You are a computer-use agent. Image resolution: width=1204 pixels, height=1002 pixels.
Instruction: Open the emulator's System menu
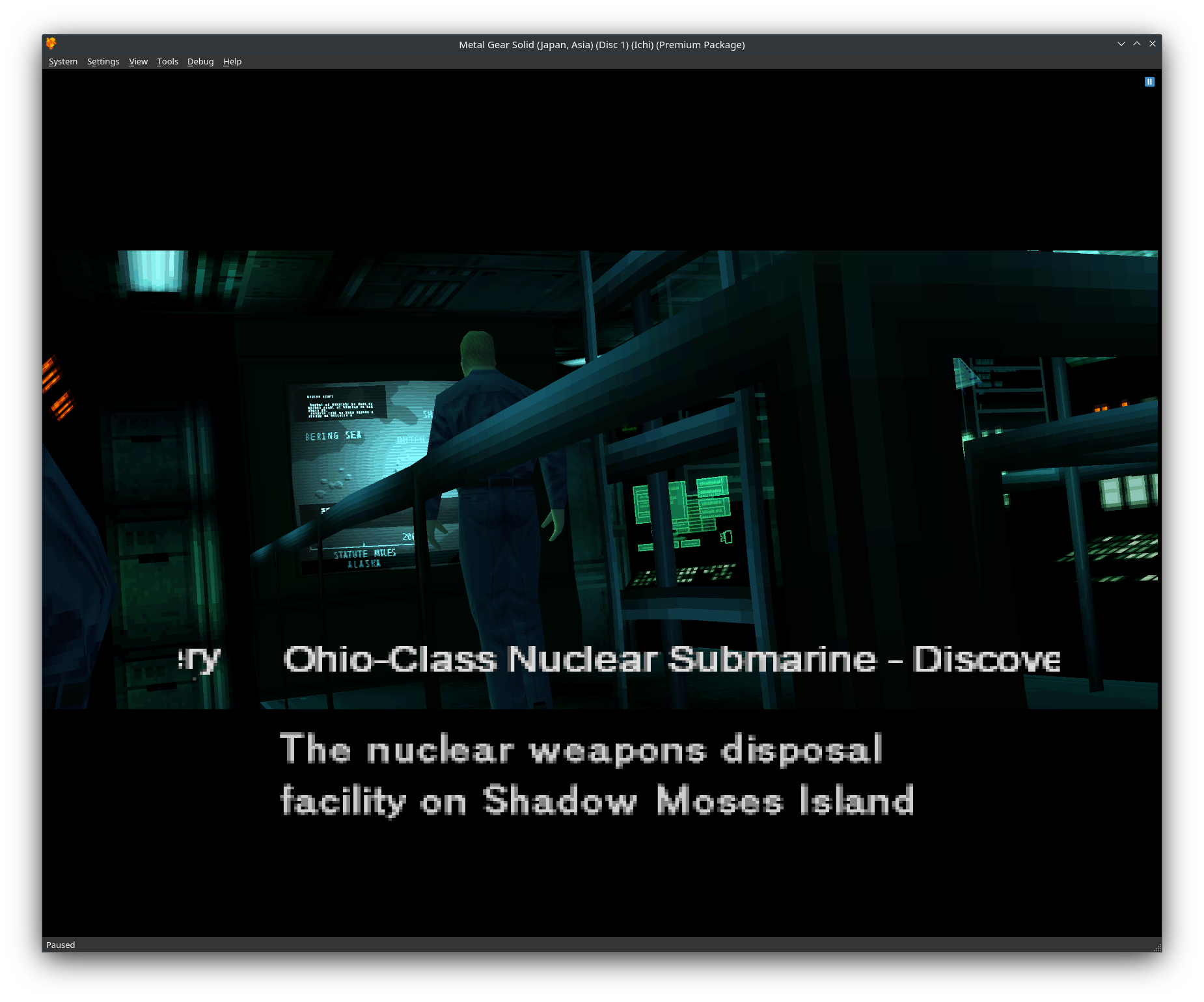[63, 62]
